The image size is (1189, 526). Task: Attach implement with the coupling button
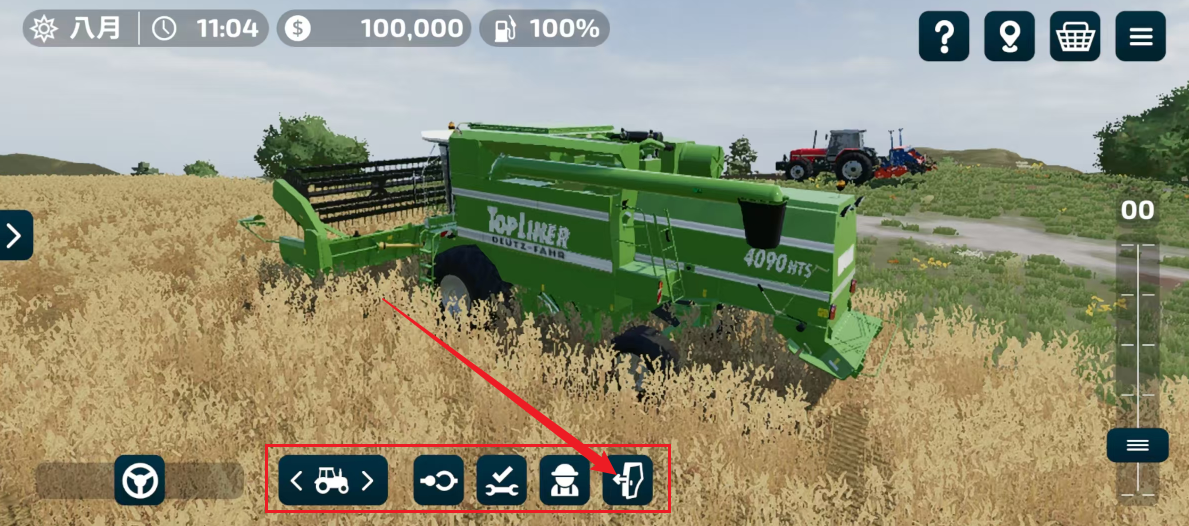tap(438, 481)
